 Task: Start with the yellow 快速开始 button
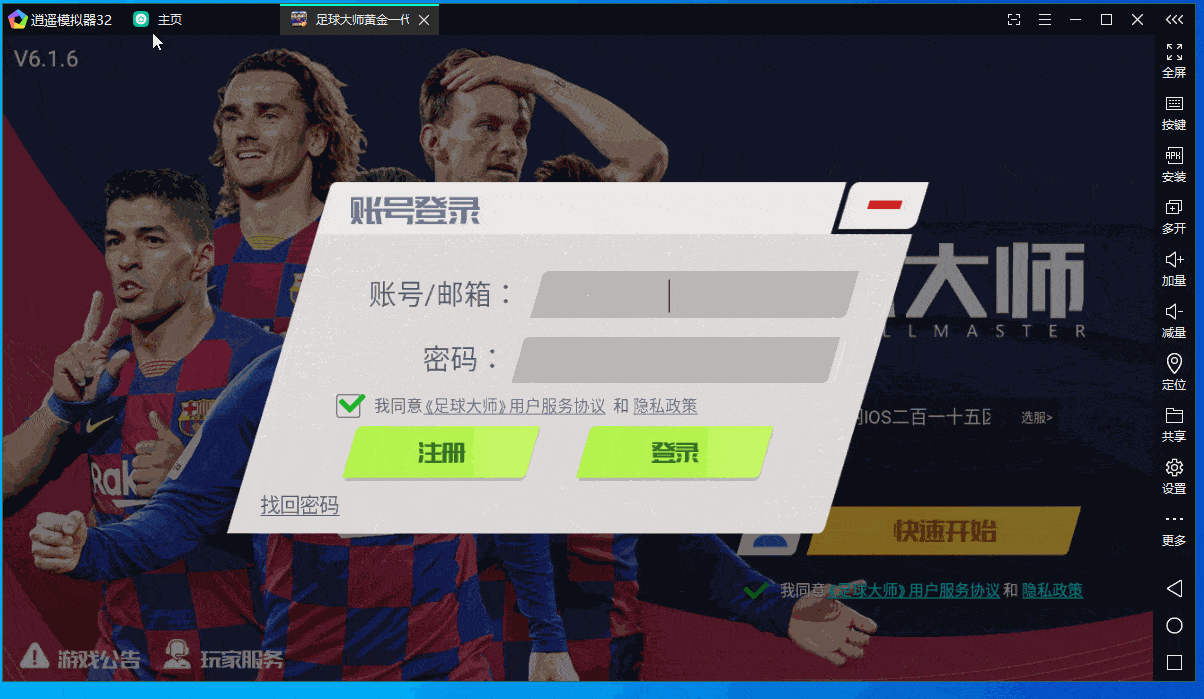tap(944, 531)
